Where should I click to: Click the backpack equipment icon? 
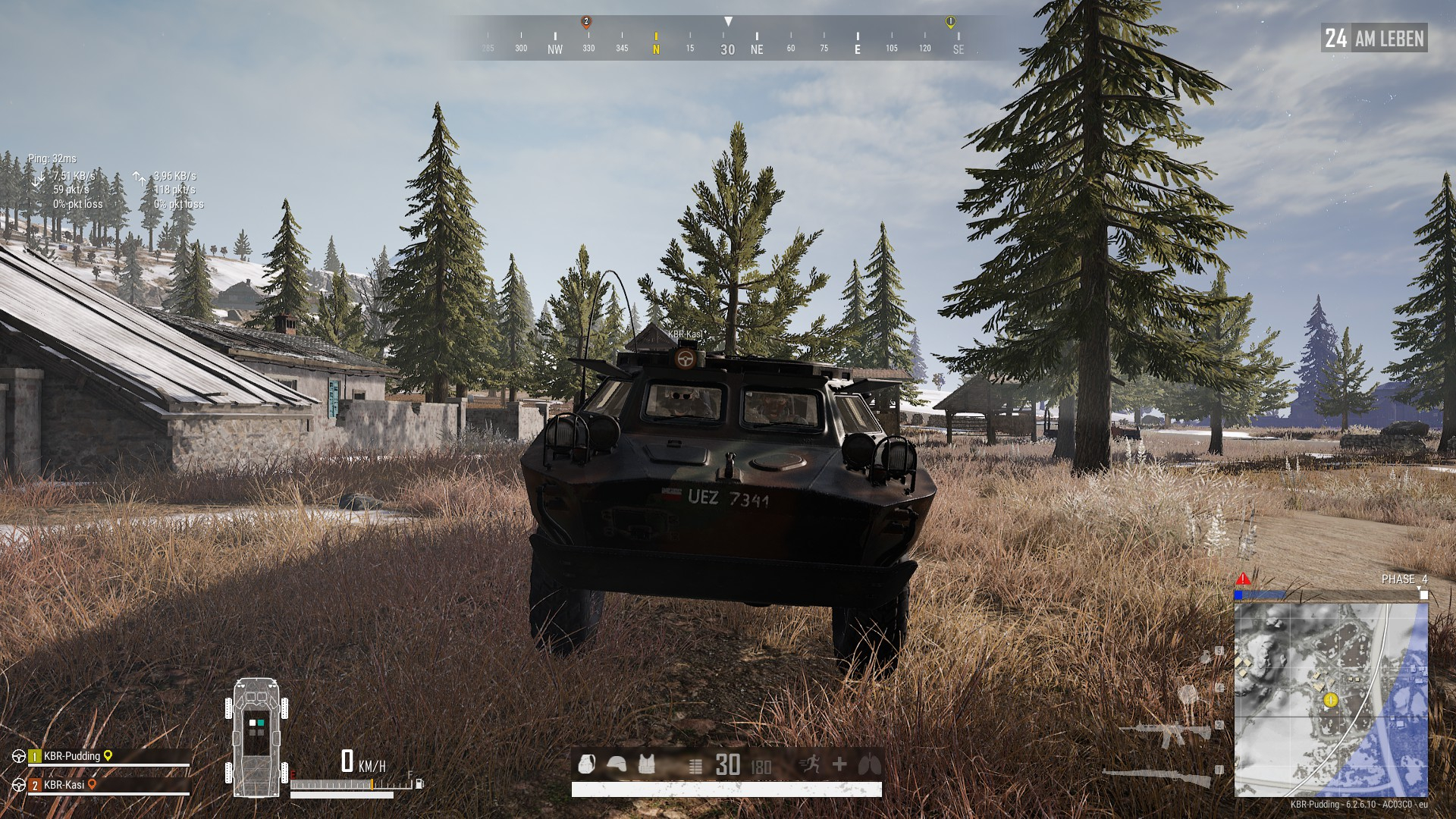tap(586, 764)
